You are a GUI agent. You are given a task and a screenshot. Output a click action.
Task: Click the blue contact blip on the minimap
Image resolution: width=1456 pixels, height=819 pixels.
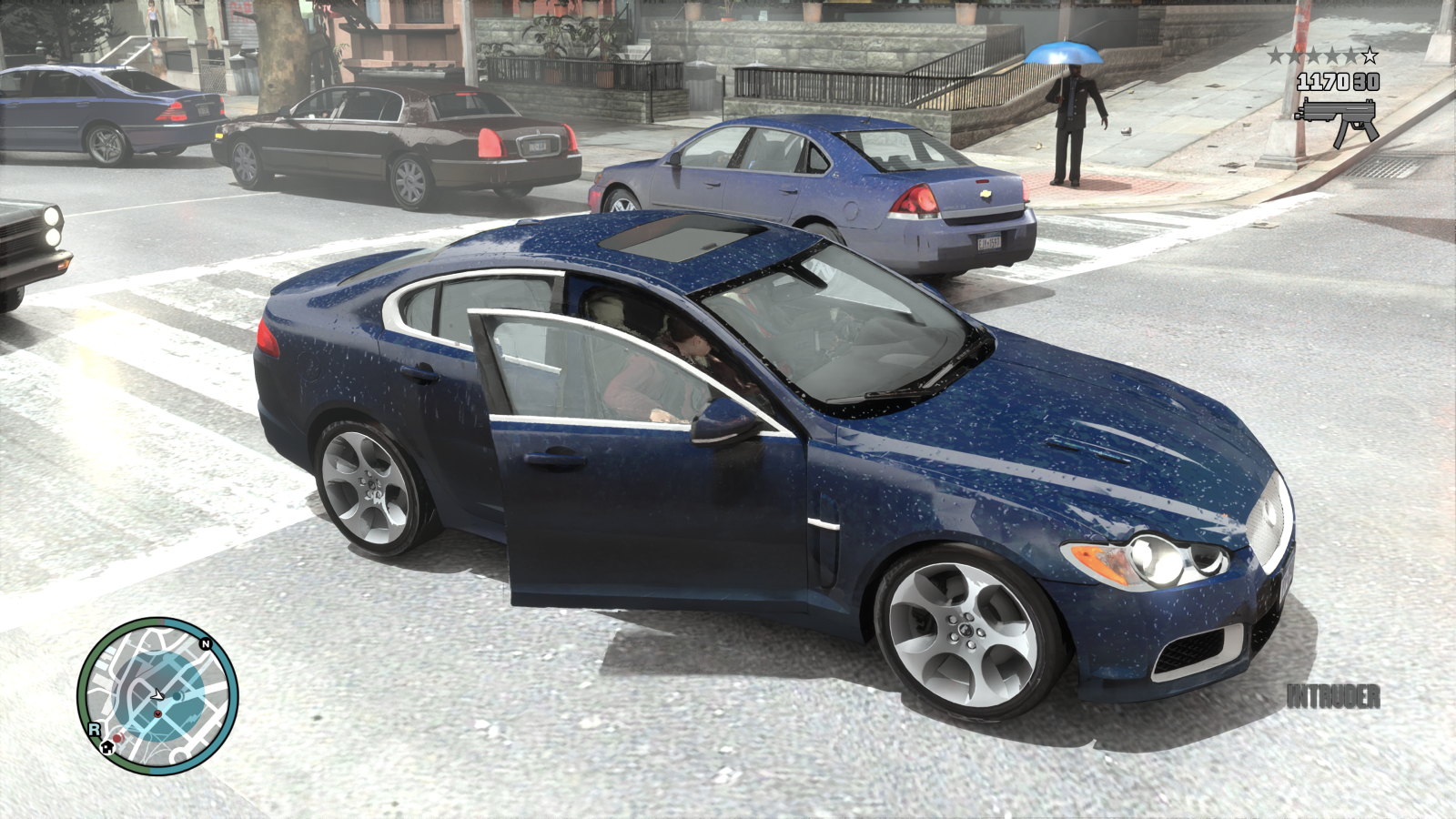pos(177,696)
